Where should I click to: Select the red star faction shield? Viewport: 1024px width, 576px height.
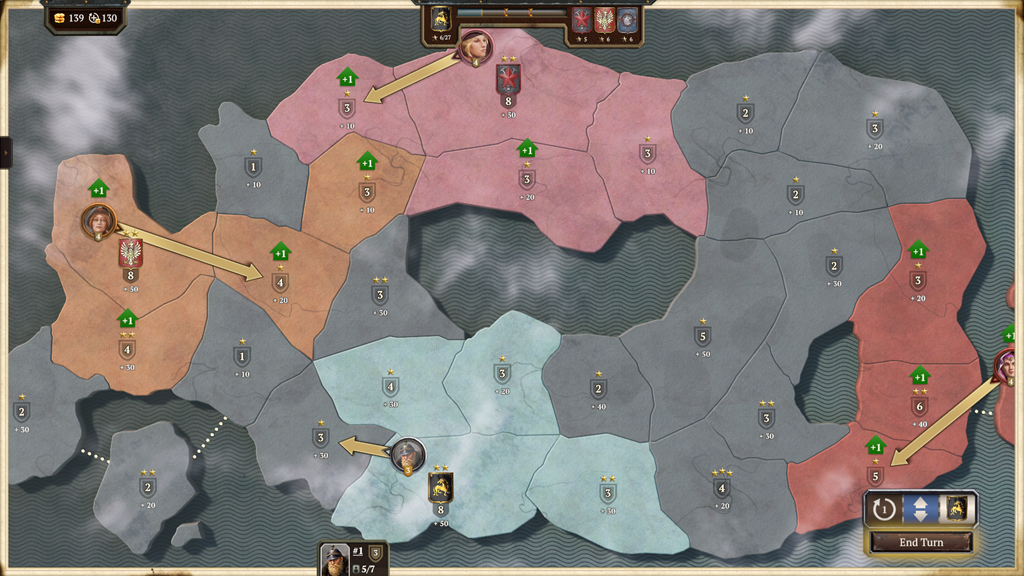[x=581, y=19]
